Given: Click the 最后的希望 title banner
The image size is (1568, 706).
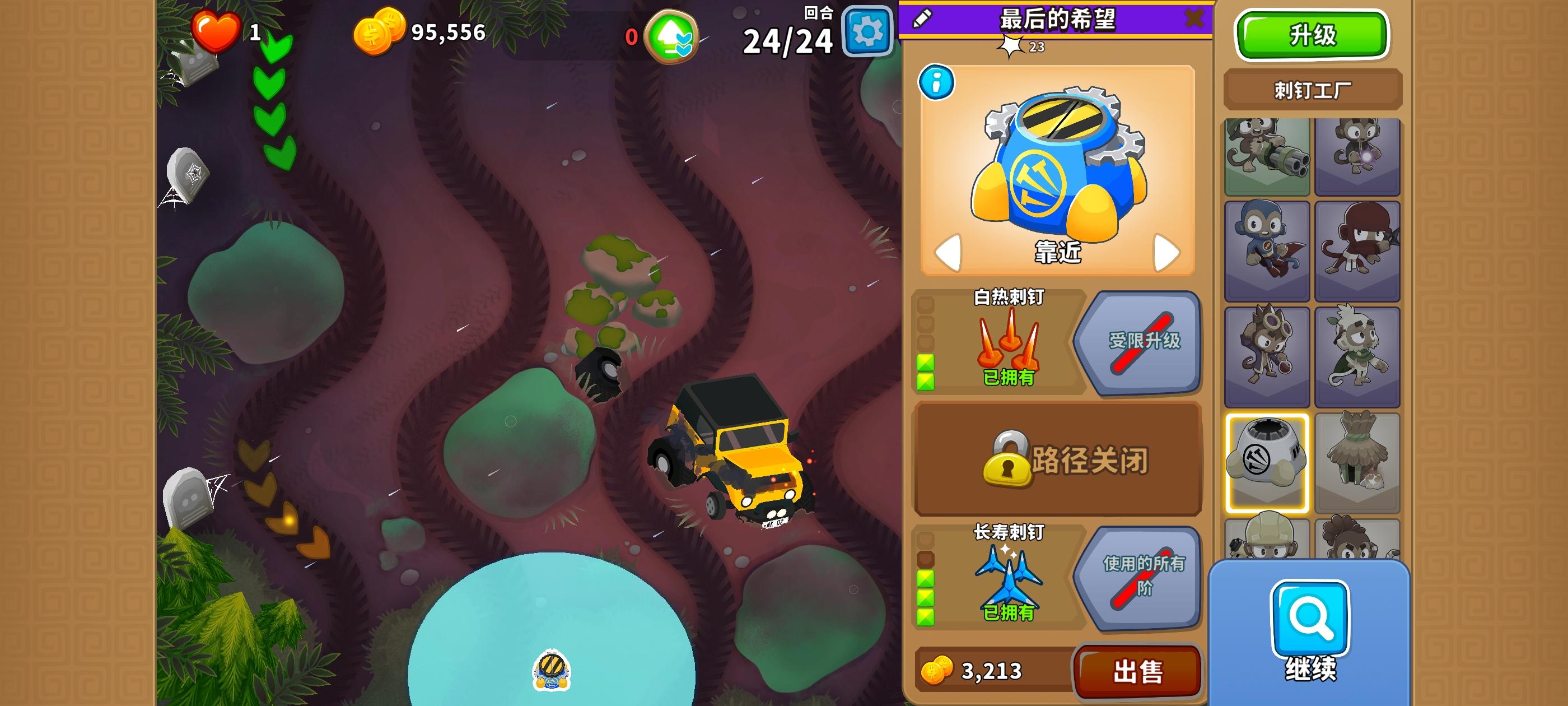Looking at the screenshot, I should pyautogui.click(x=1058, y=20).
